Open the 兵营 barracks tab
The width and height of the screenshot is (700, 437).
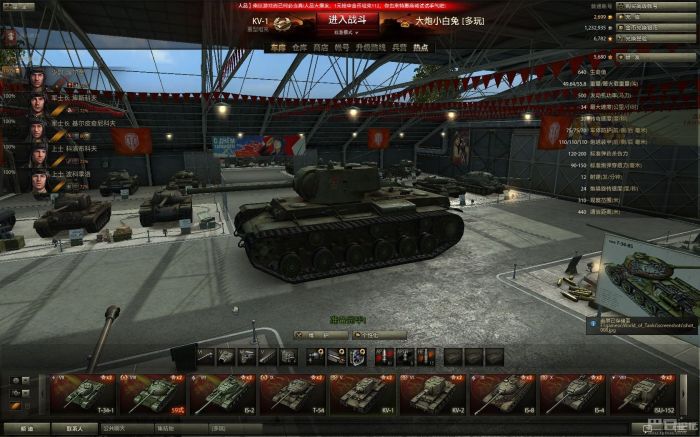(x=399, y=47)
